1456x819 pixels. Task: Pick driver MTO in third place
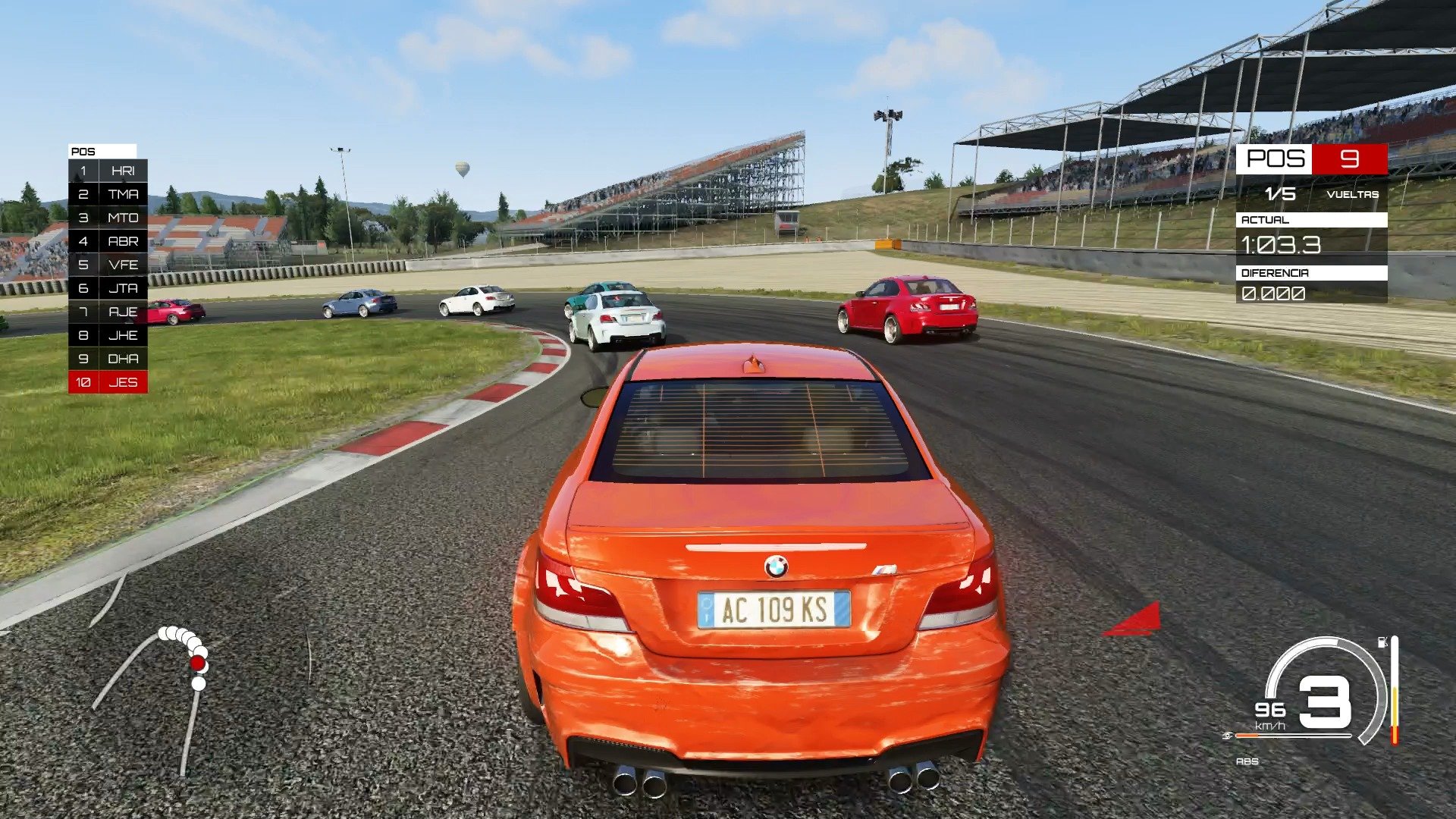tap(108, 218)
